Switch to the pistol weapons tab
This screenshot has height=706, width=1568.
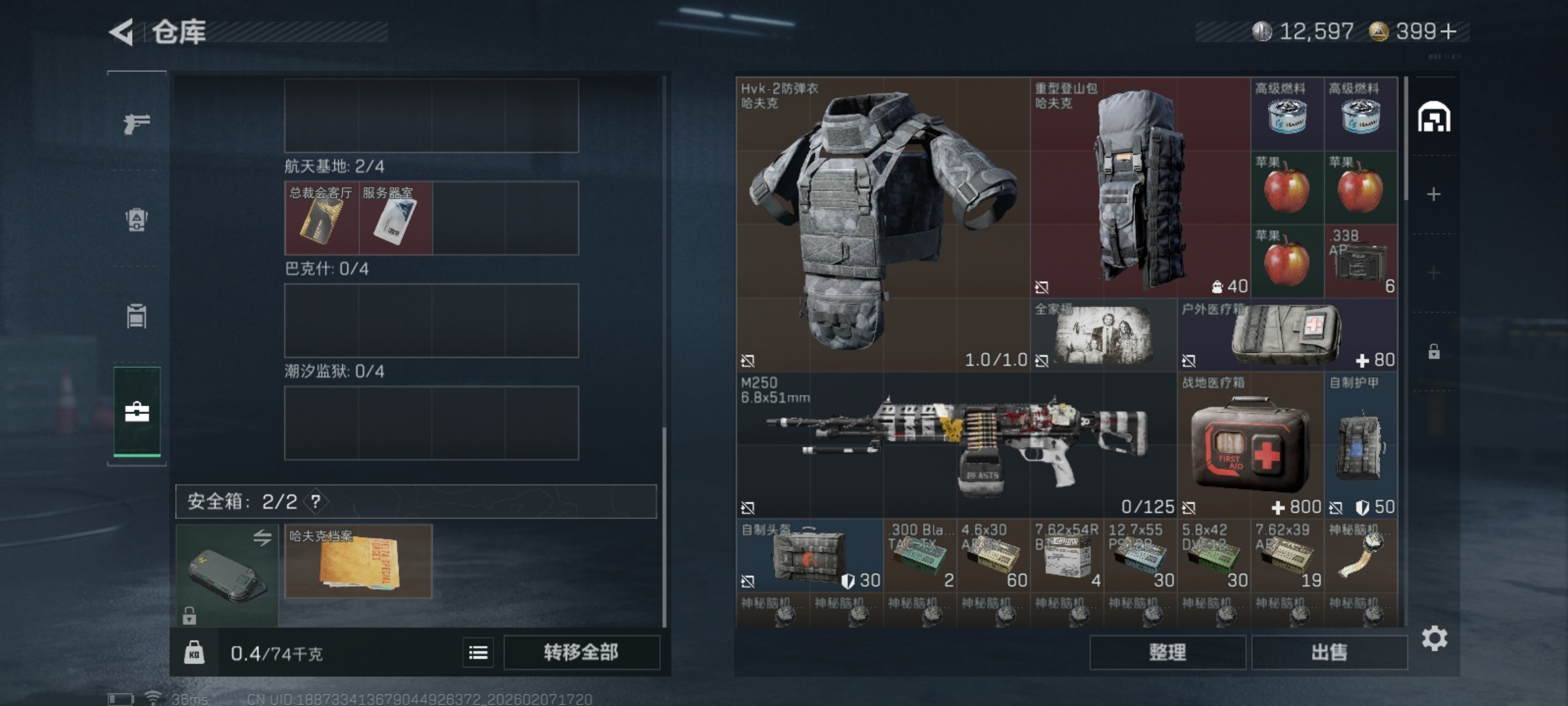[137, 123]
